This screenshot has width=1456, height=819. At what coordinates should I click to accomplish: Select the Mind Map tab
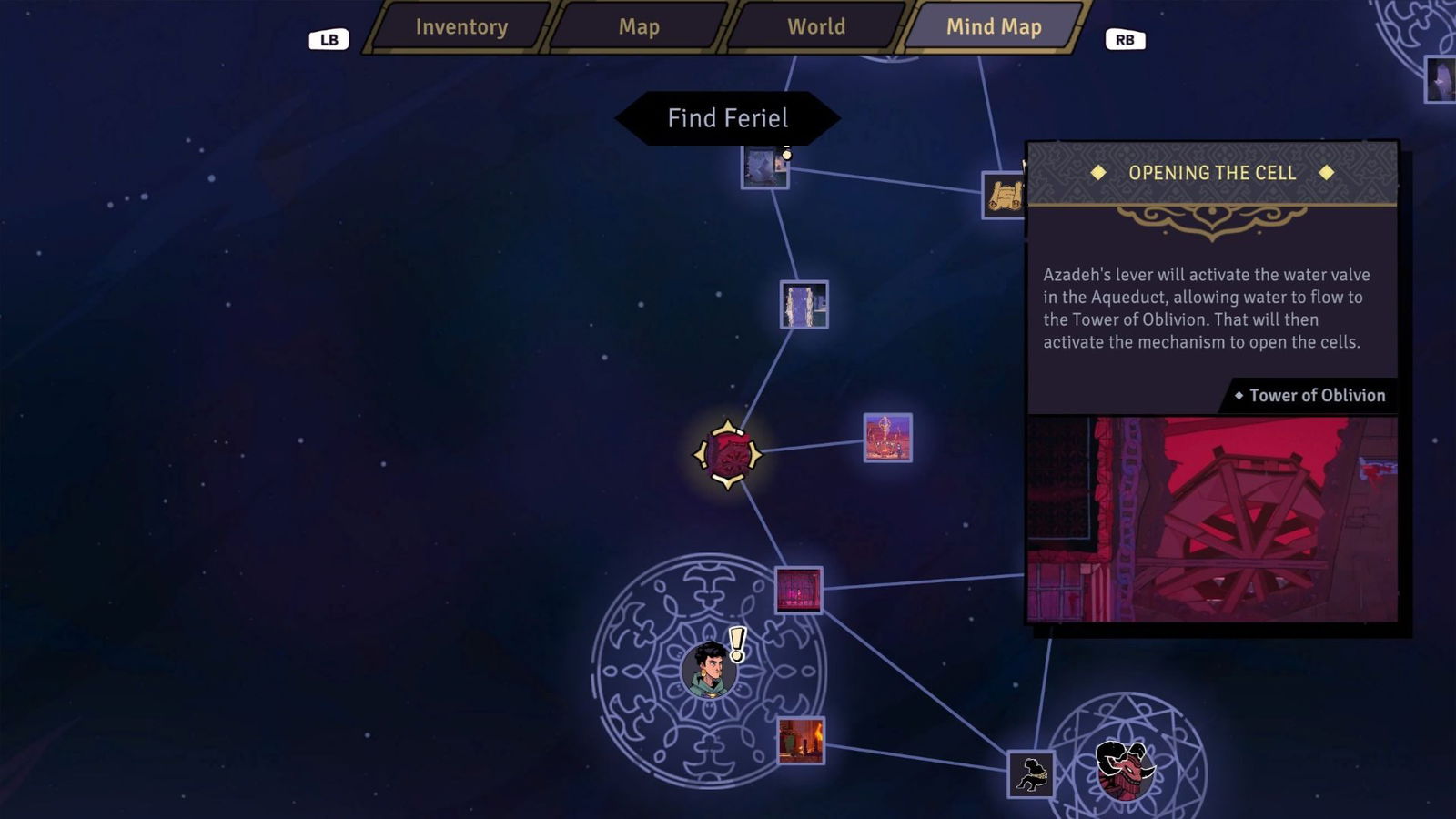(x=994, y=27)
